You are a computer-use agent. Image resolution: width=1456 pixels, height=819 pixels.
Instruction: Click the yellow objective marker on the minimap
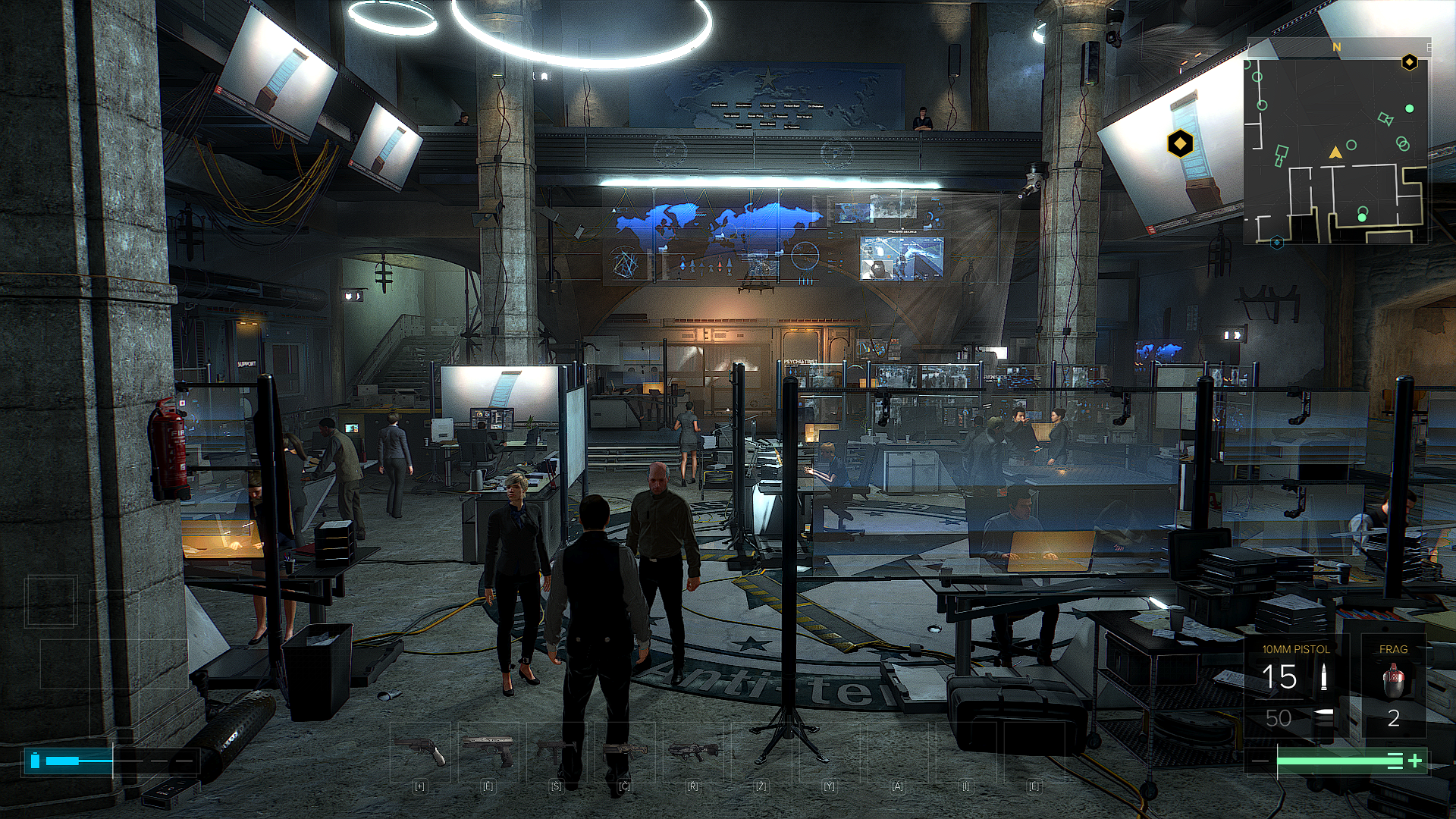(1409, 62)
